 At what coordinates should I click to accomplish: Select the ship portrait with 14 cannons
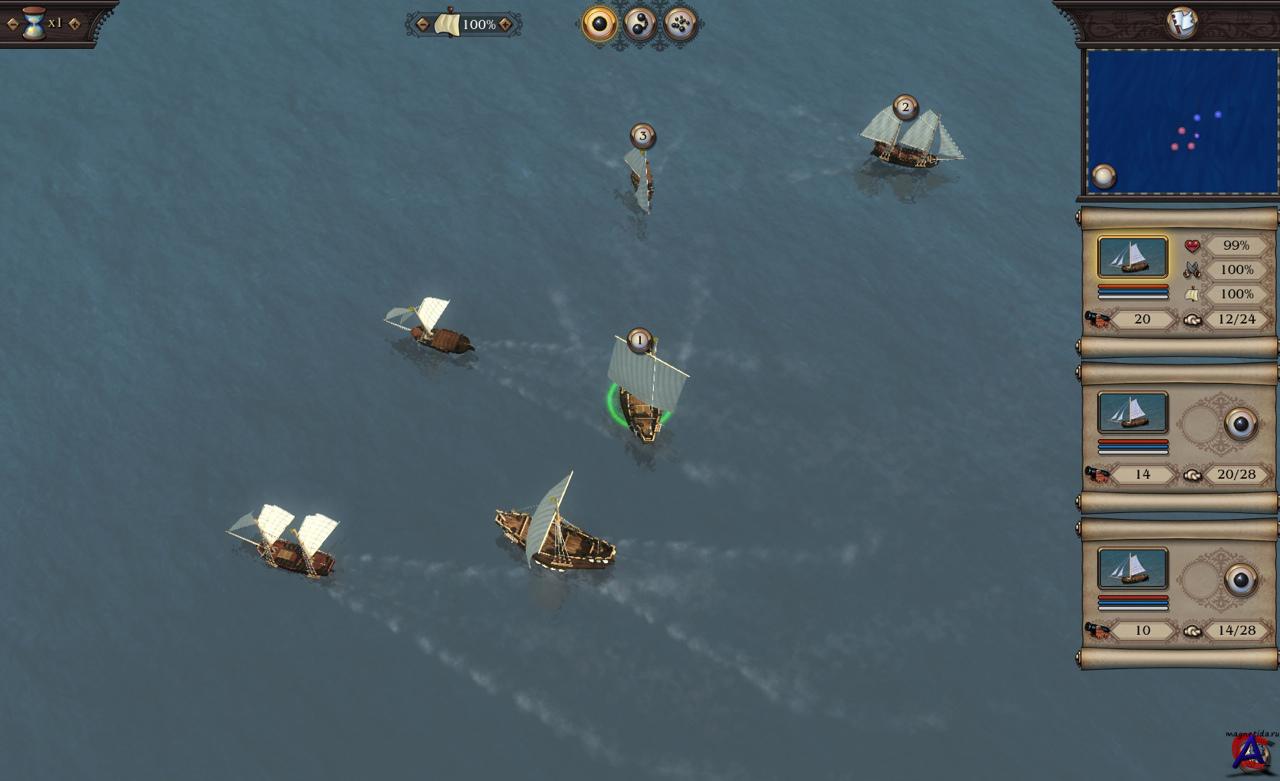tap(1132, 412)
